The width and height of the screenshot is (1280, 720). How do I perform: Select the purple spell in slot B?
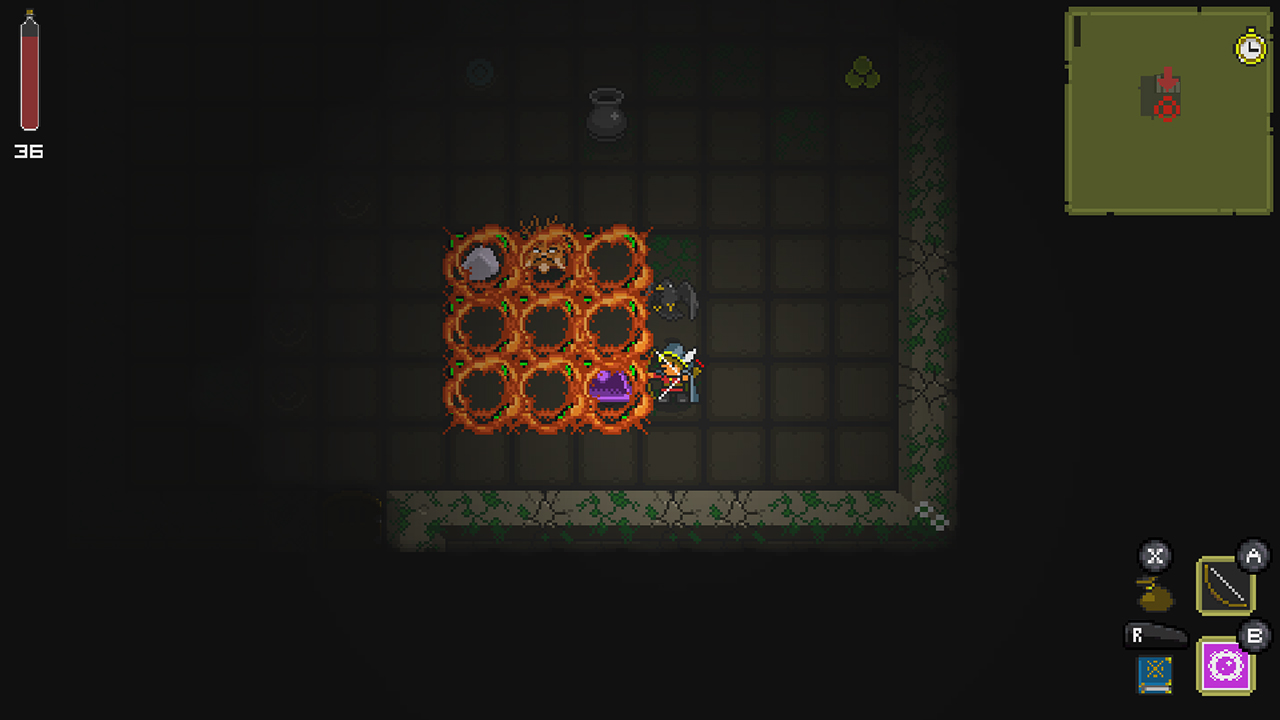coord(1223,666)
